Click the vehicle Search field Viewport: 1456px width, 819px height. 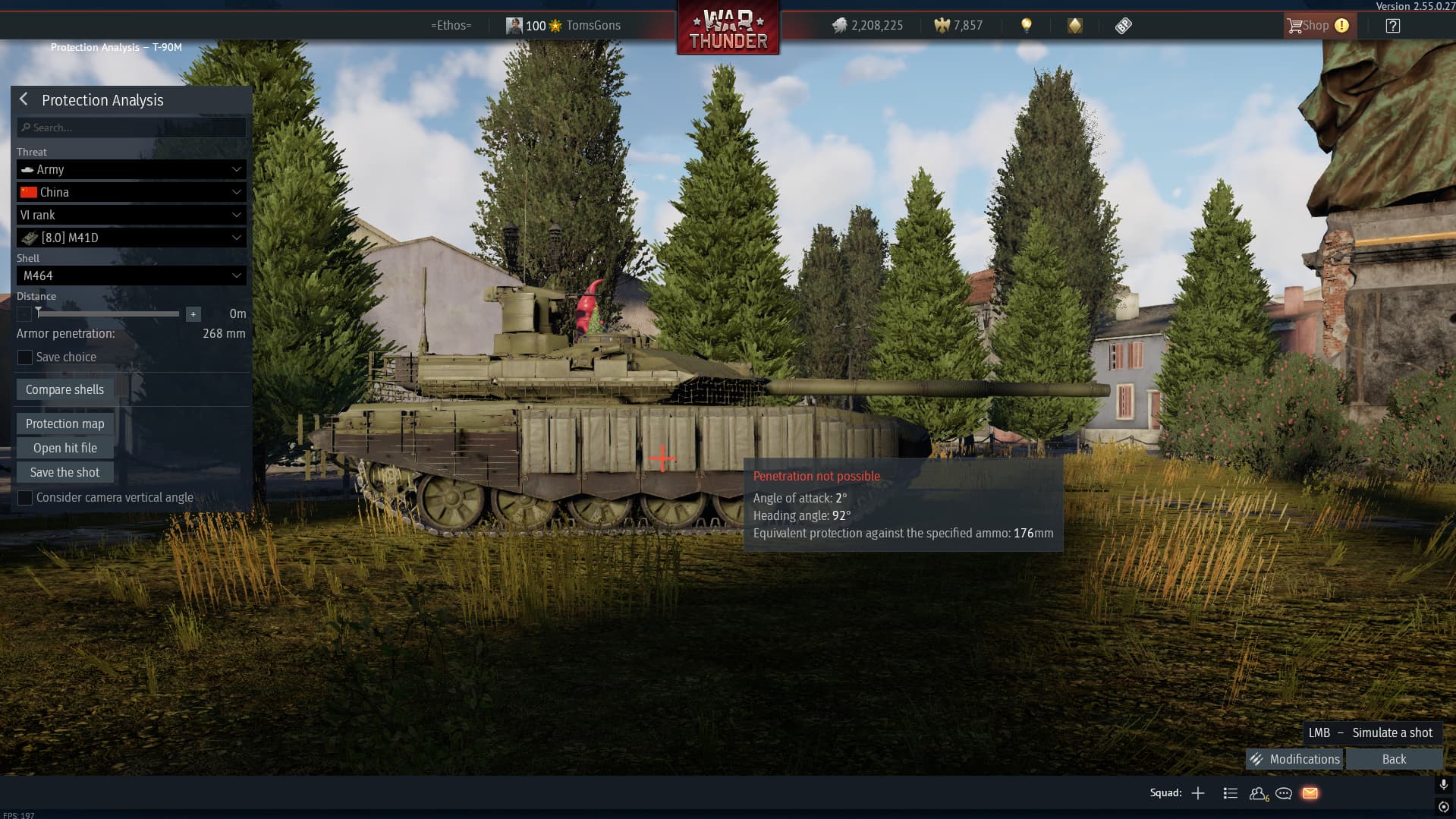point(131,128)
